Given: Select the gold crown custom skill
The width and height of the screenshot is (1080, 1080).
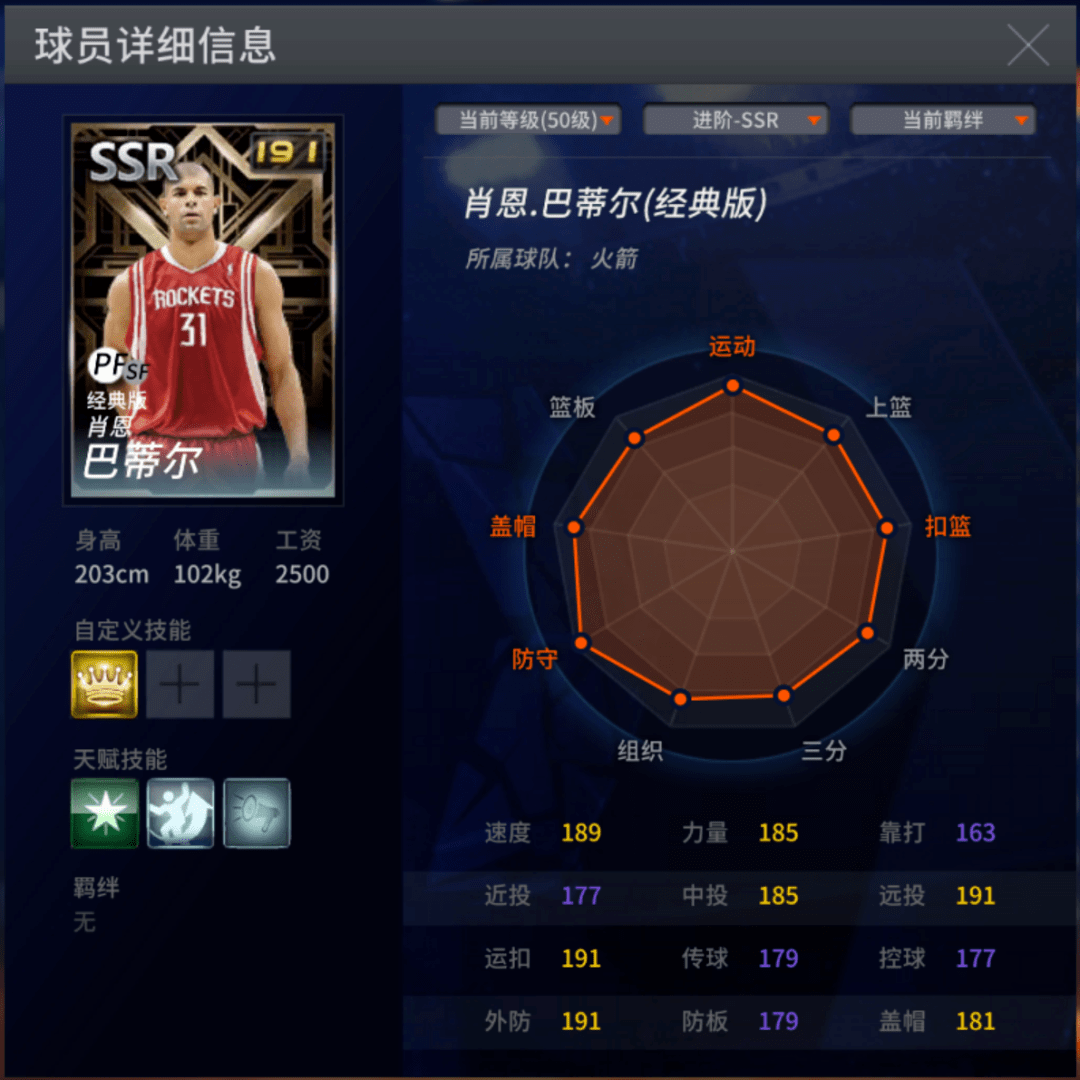Looking at the screenshot, I should coord(104,685).
